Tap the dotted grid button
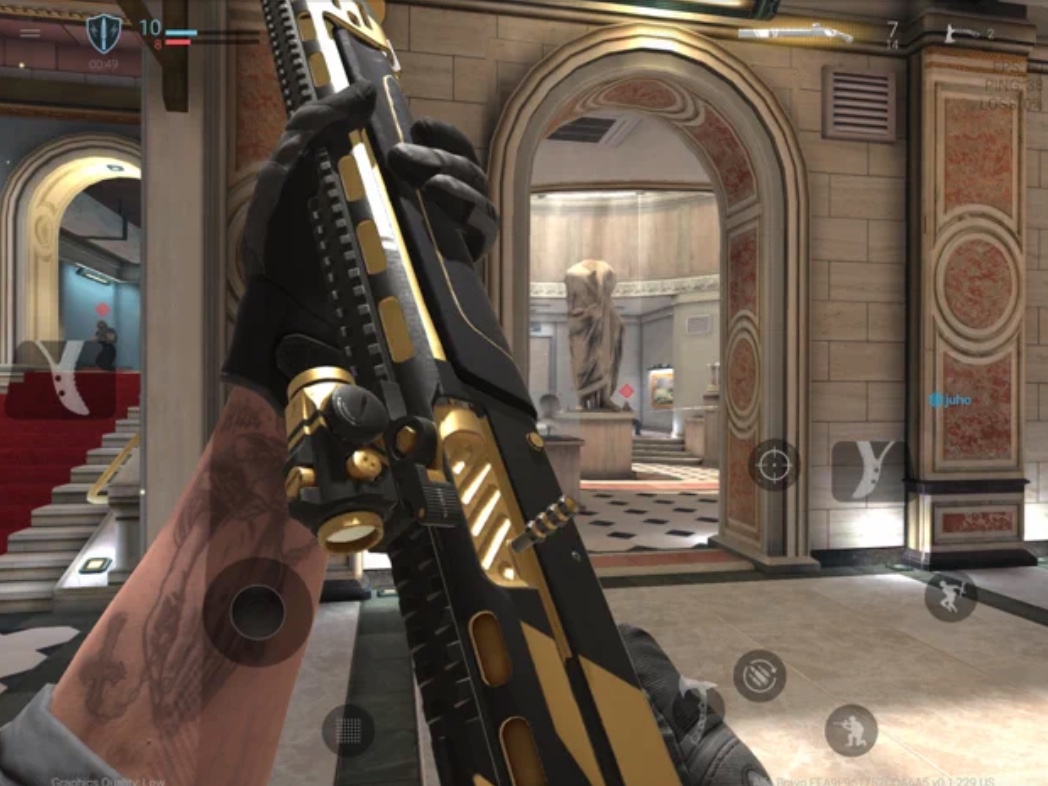The image size is (1048, 786). click(x=347, y=731)
